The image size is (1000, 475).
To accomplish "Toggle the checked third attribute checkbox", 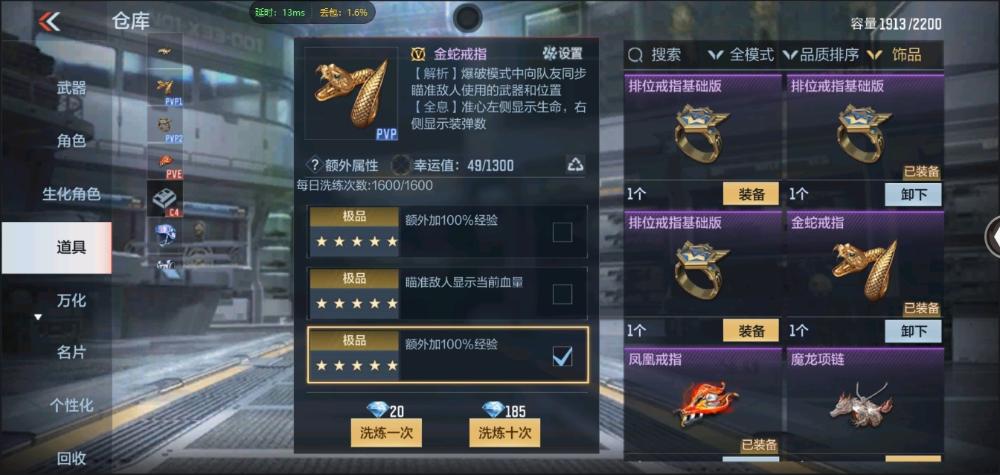I will (x=562, y=355).
